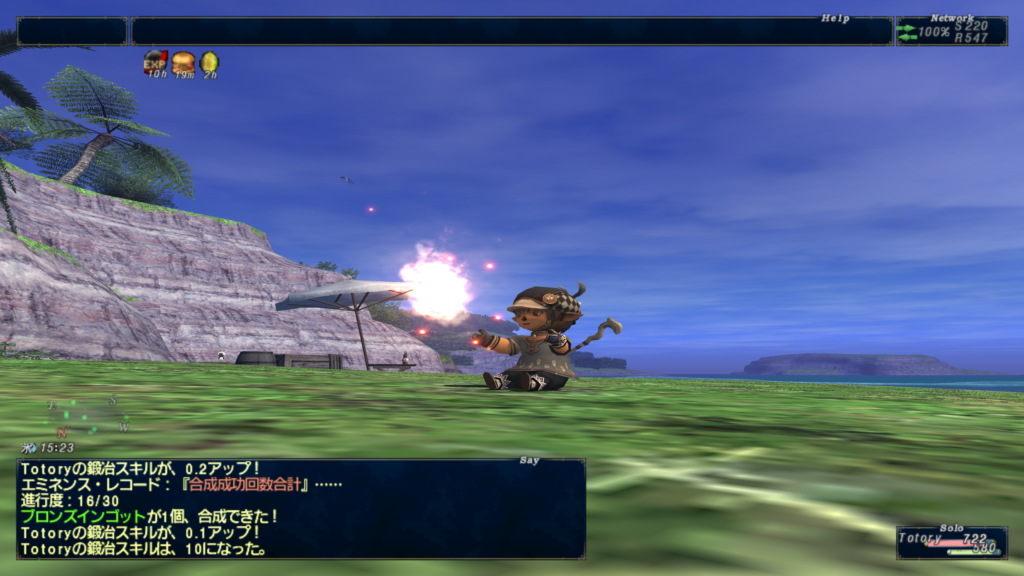Screen dimensions: 1024x576
Task: Select the hamburger food buff icon
Action: (x=183, y=63)
